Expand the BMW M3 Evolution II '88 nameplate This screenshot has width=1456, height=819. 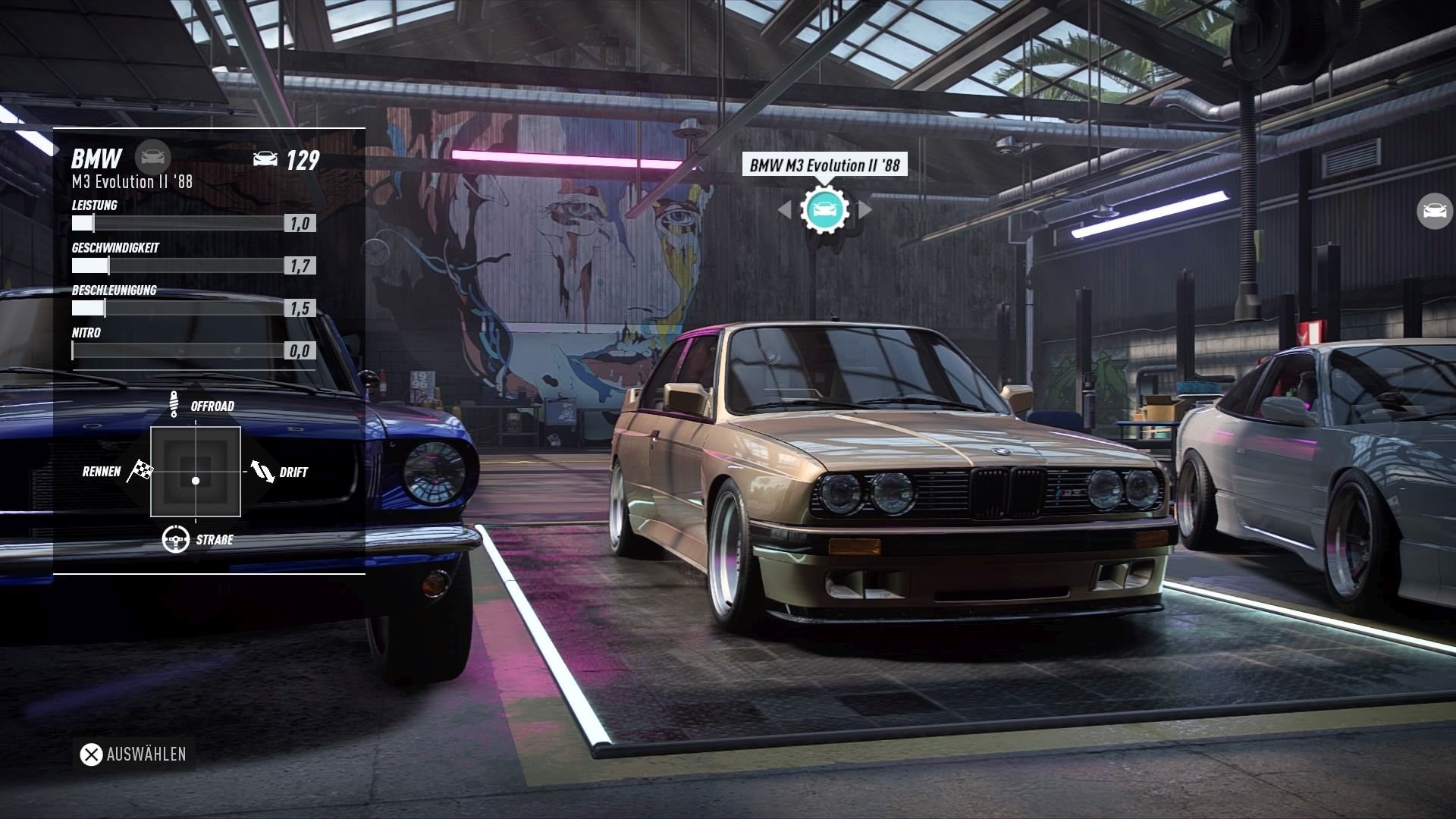click(x=826, y=165)
